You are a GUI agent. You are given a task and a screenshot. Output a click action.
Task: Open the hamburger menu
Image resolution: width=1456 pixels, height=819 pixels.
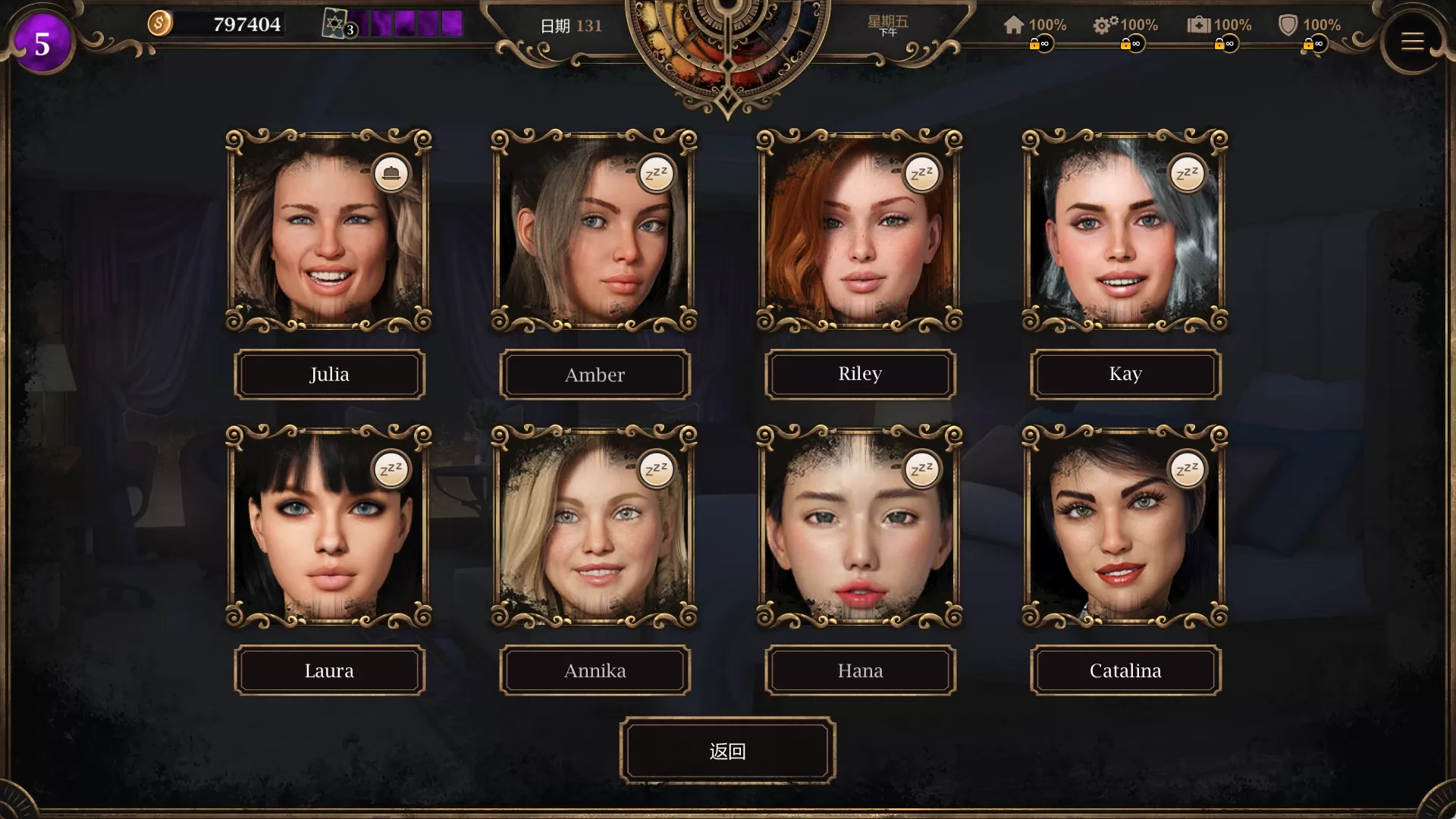pyautogui.click(x=1412, y=42)
